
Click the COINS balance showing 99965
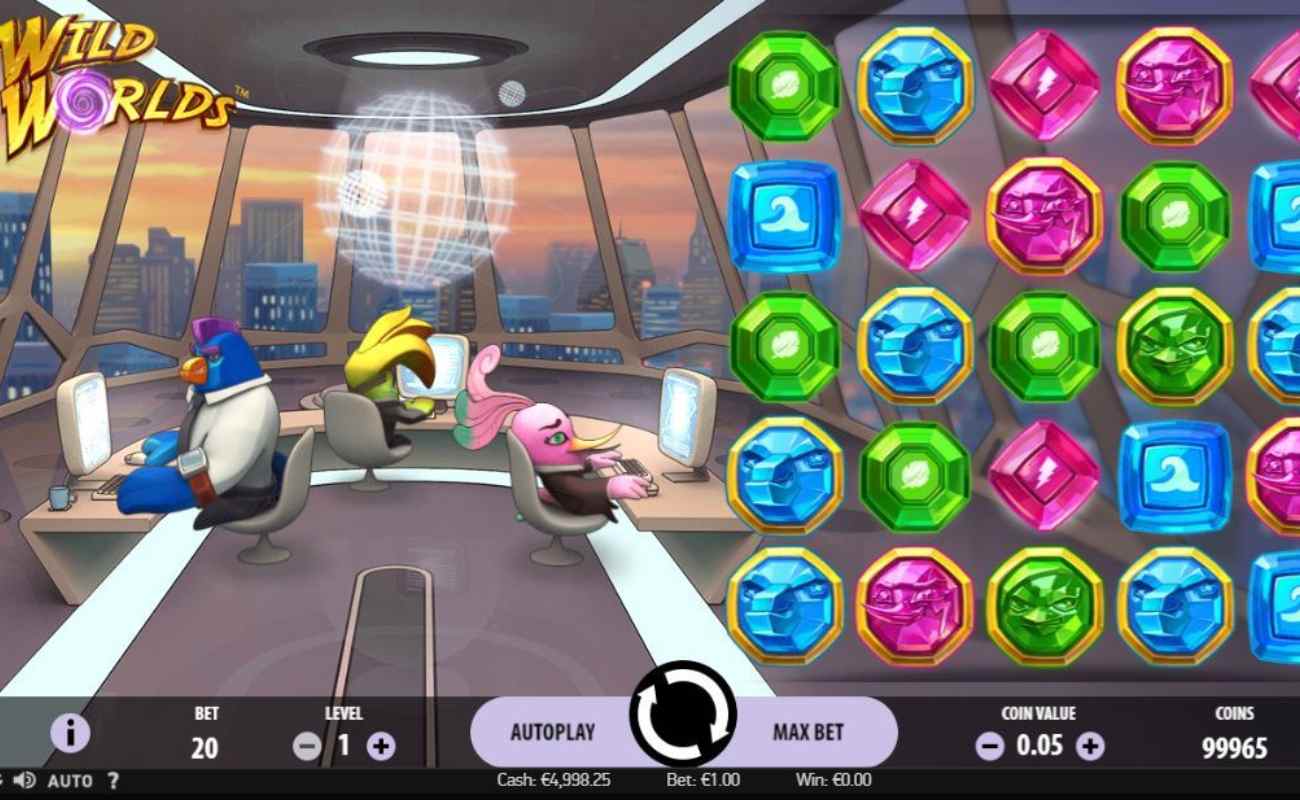tap(1236, 745)
